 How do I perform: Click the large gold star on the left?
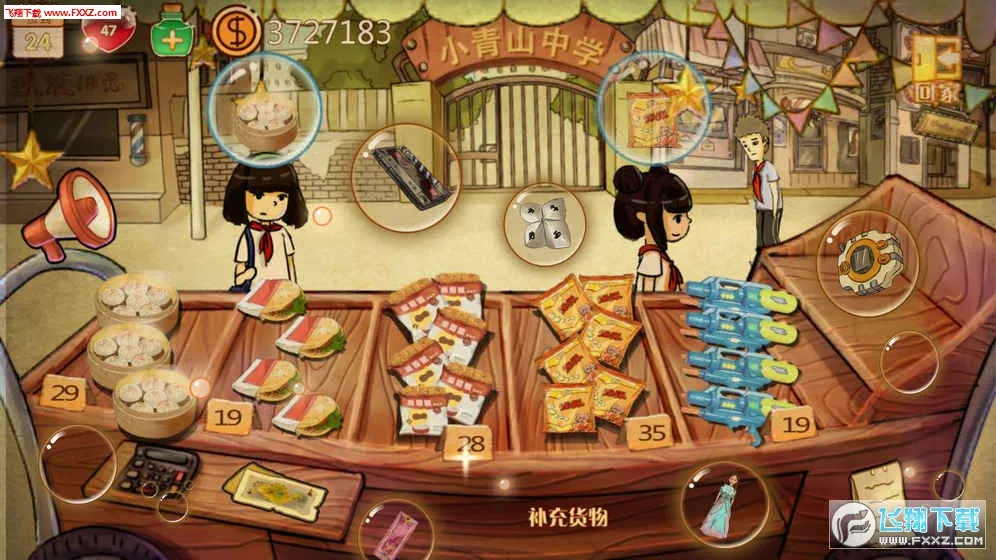[32, 161]
